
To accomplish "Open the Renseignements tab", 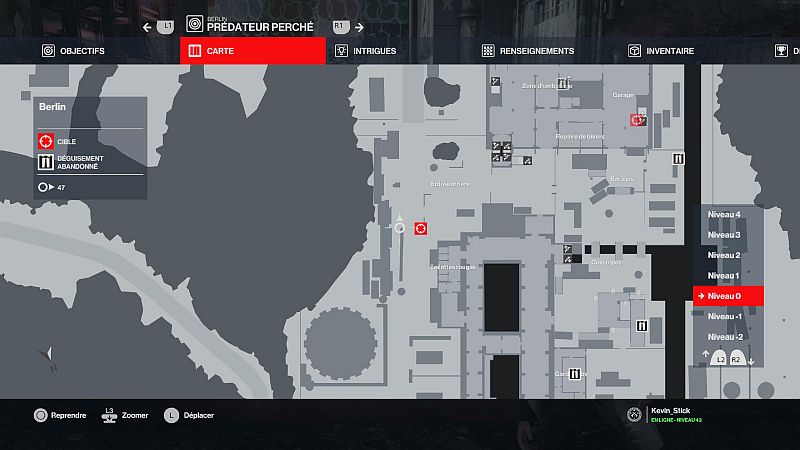I will (528, 51).
